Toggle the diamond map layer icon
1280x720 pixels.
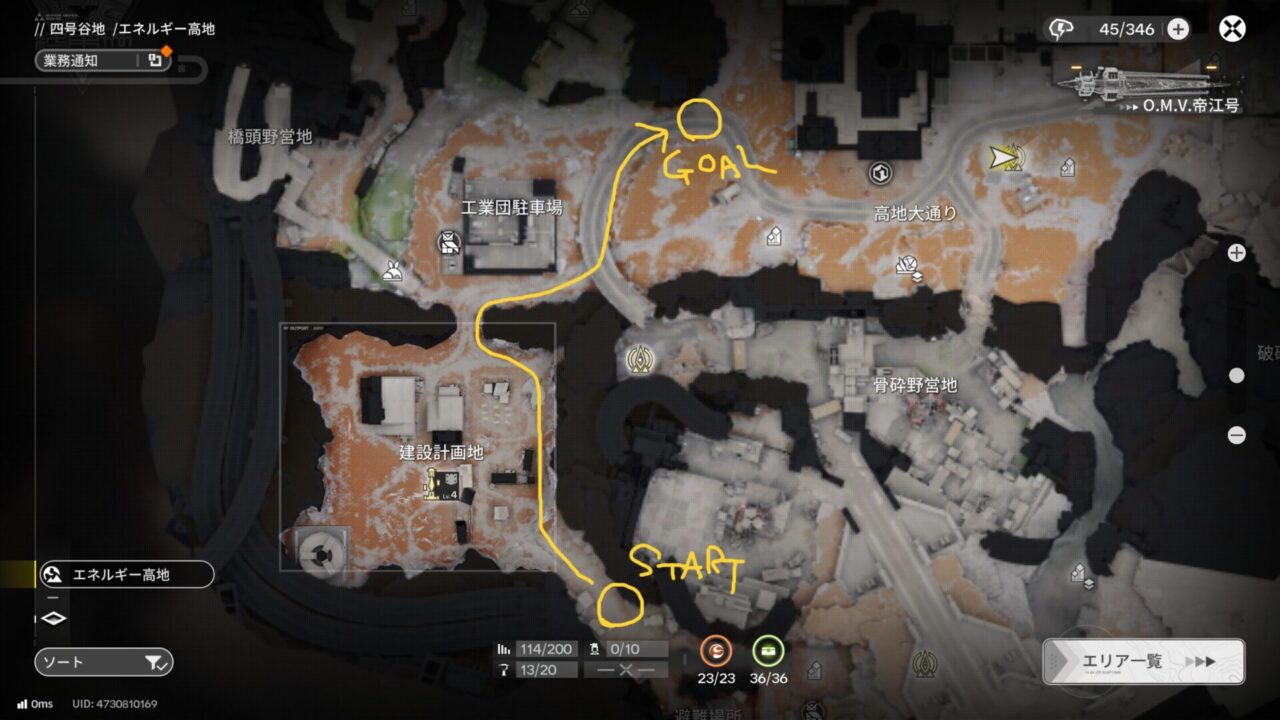pos(53,619)
